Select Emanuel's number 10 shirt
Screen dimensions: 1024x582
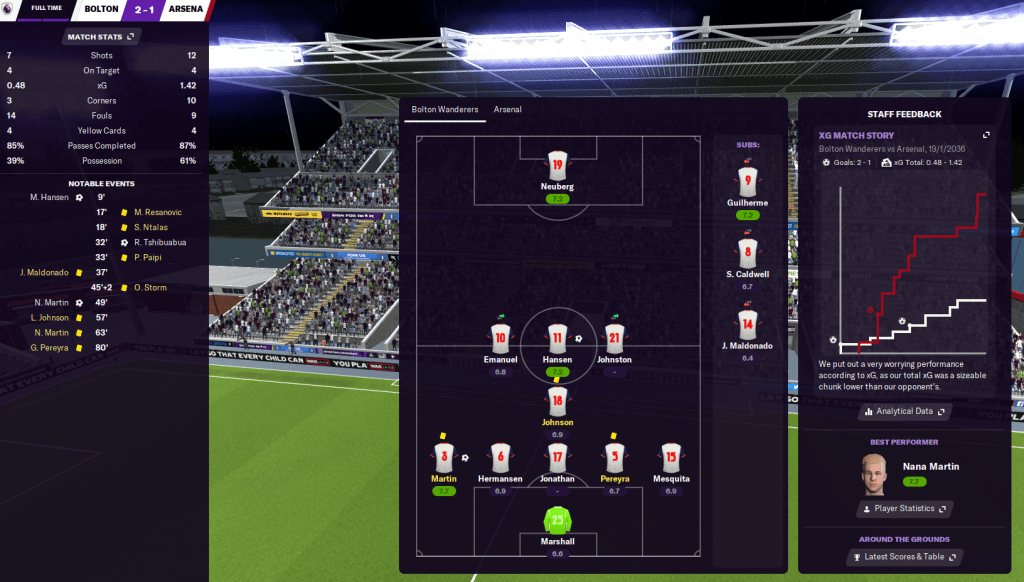[x=500, y=338]
